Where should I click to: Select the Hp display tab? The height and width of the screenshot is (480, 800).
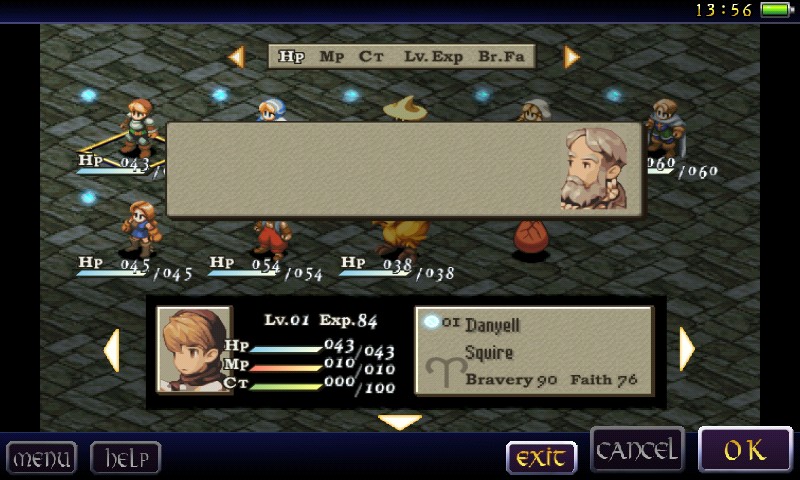tap(291, 57)
